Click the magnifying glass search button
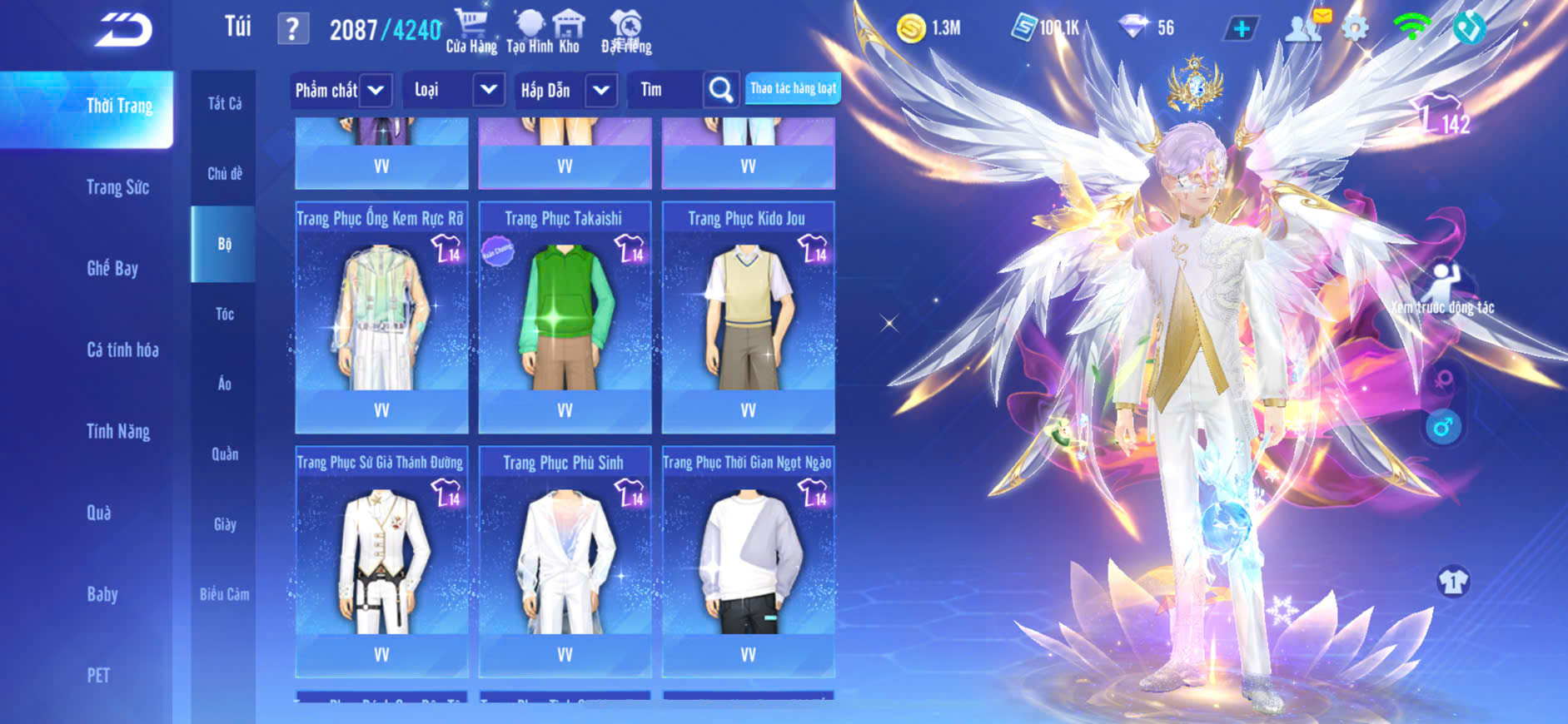The image size is (1568, 724). pos(721,90)
